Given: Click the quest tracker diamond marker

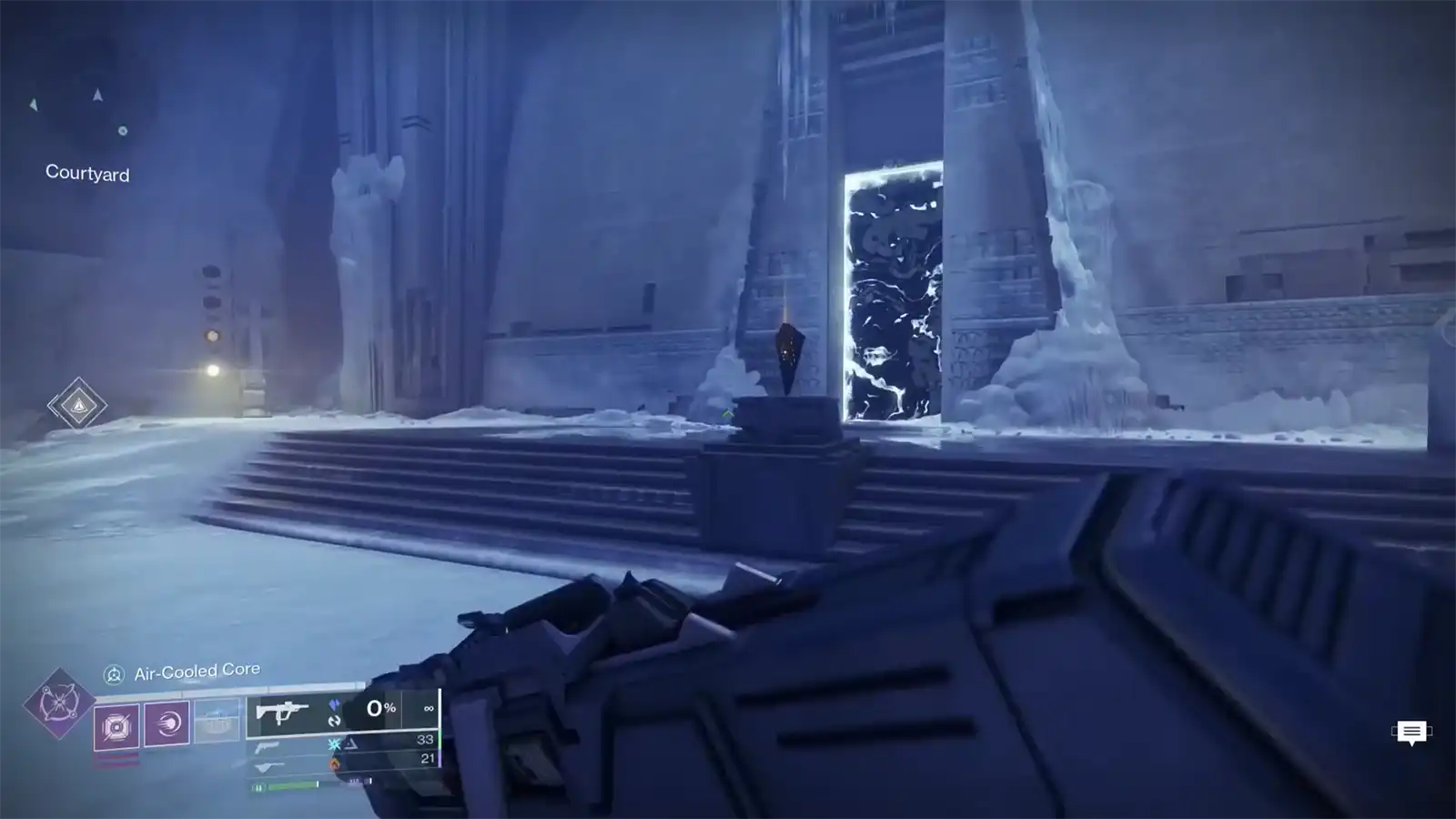Looking at the screenshot, I should (80, 404).
